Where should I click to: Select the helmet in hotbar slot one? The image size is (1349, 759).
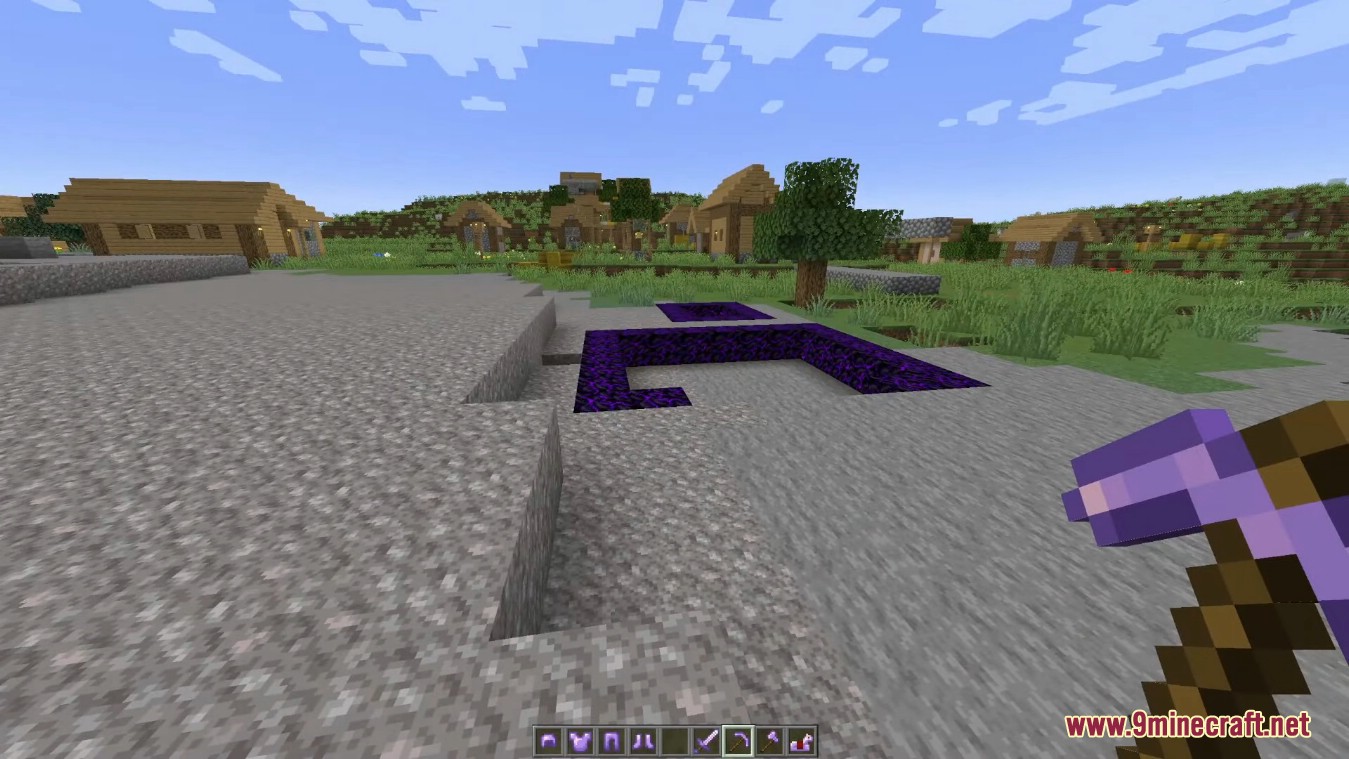[548, 740]
